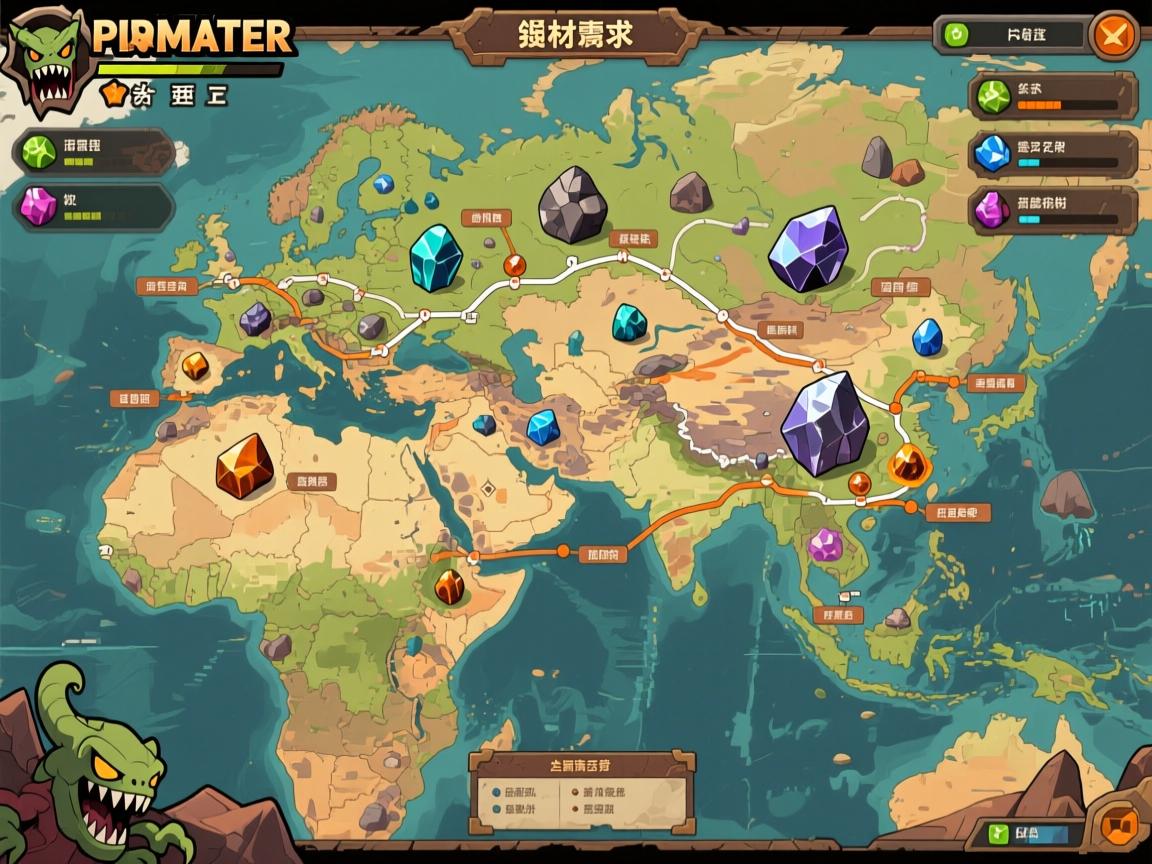Select the big purple crystal marker in Siberia

pyautogui.click(x=806, y=249)
